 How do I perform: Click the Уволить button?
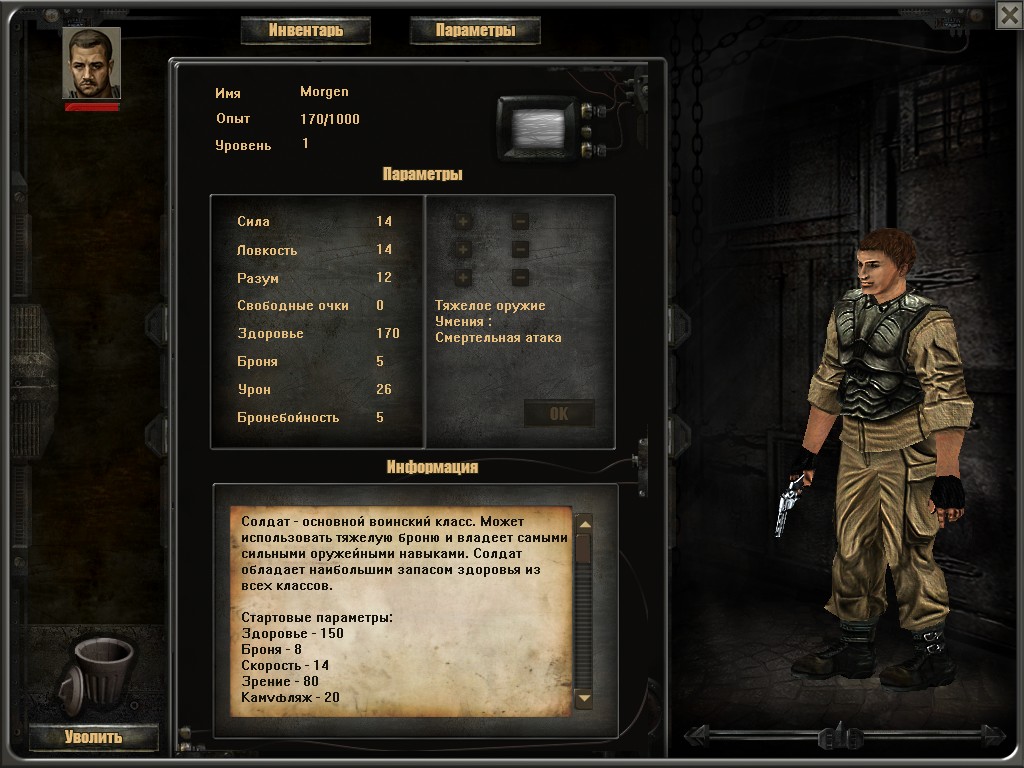pyautogui.click(x=93, y=738)
